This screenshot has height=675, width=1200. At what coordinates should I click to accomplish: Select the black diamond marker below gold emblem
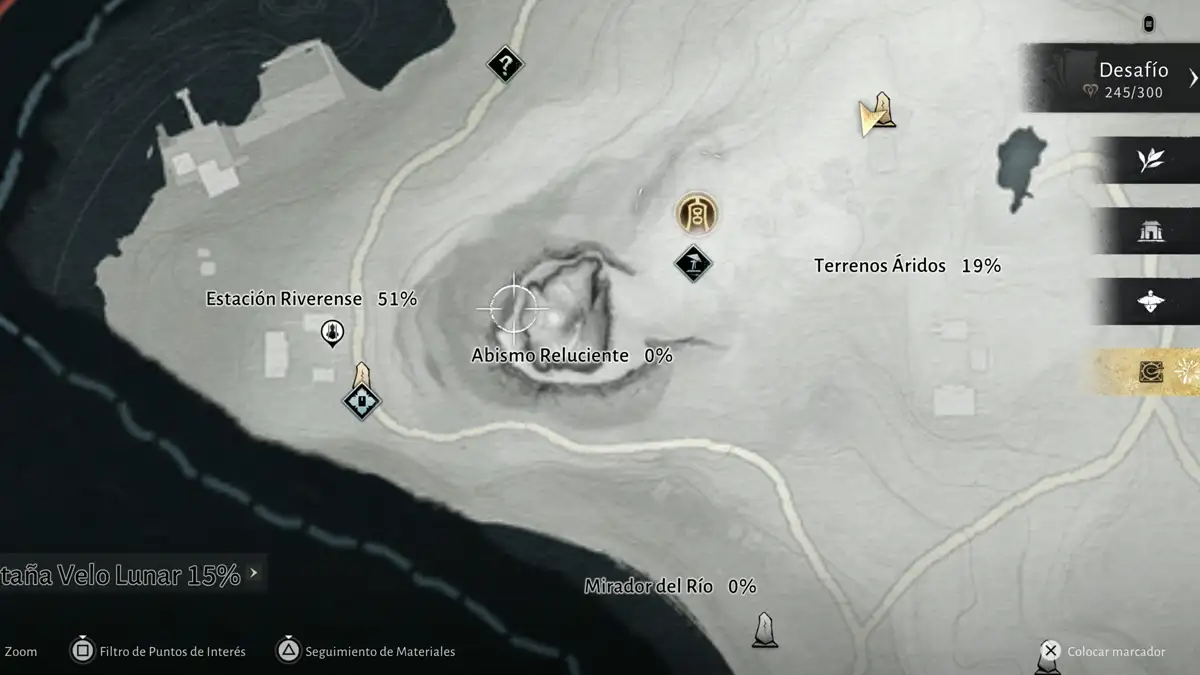coord(692,263)
